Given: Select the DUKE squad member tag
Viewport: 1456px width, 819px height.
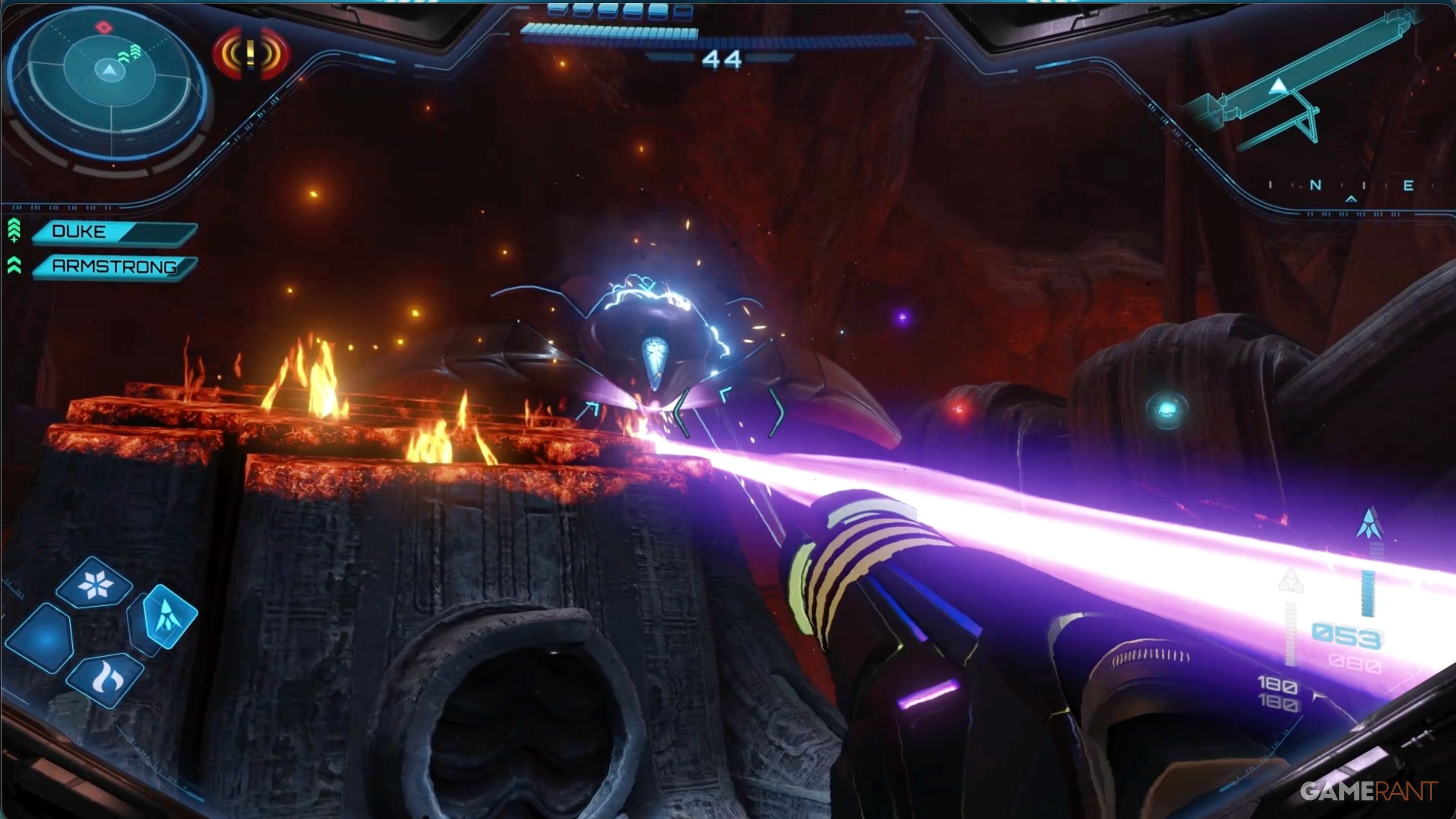Looking at the screenshot, I should [113, 233].
